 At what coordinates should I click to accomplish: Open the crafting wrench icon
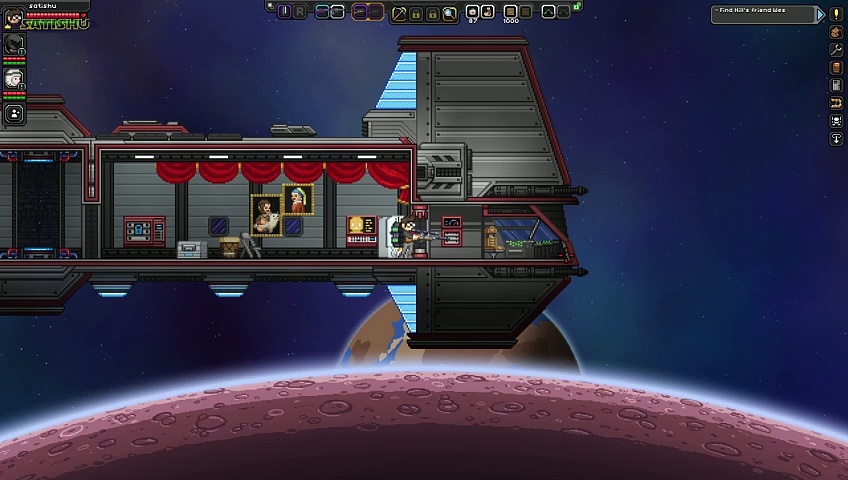click(x=837, y=50)
